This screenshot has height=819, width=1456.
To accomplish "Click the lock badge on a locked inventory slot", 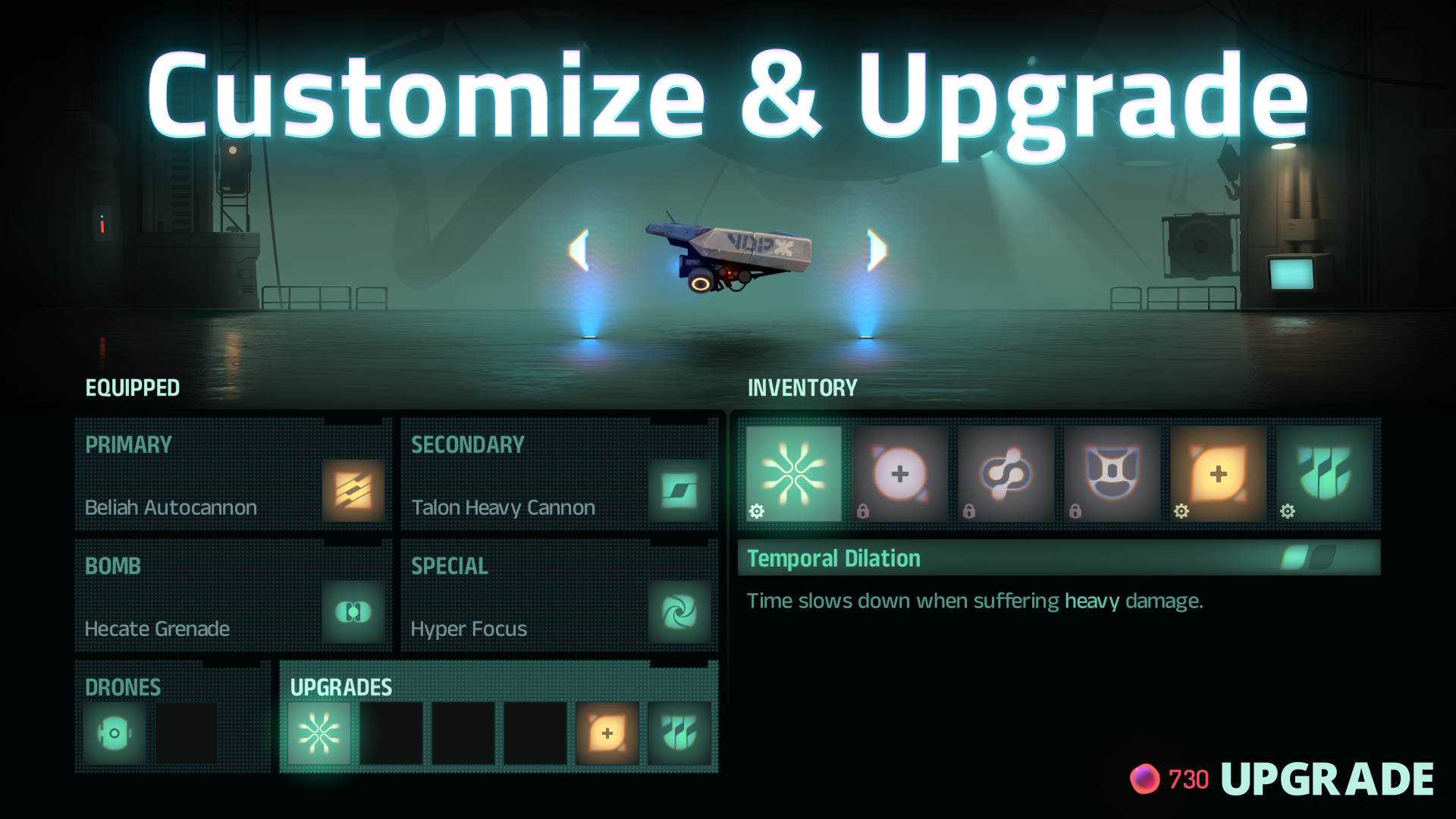I will (863, 513).
